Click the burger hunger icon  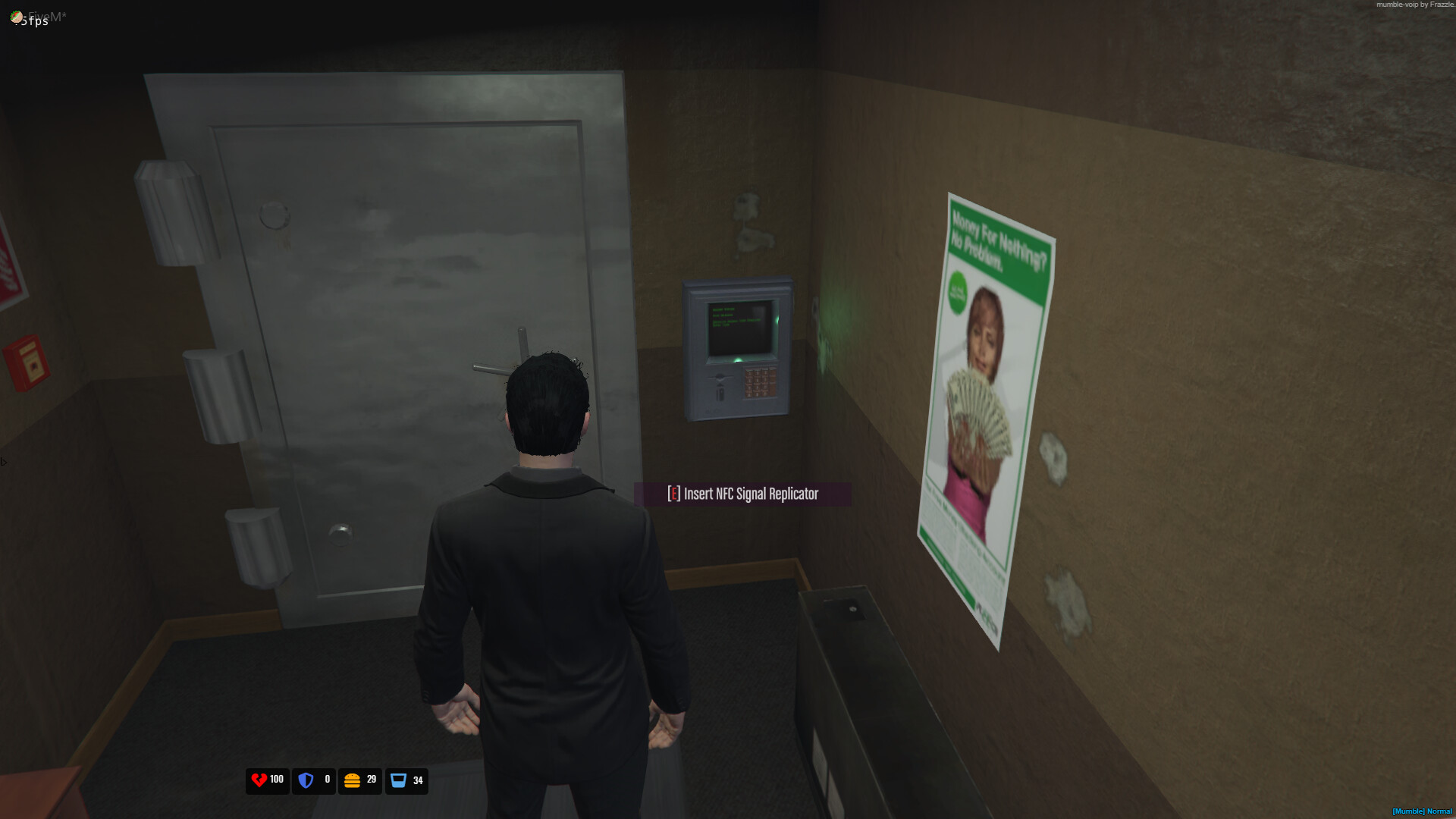click(x=352, y=779)
